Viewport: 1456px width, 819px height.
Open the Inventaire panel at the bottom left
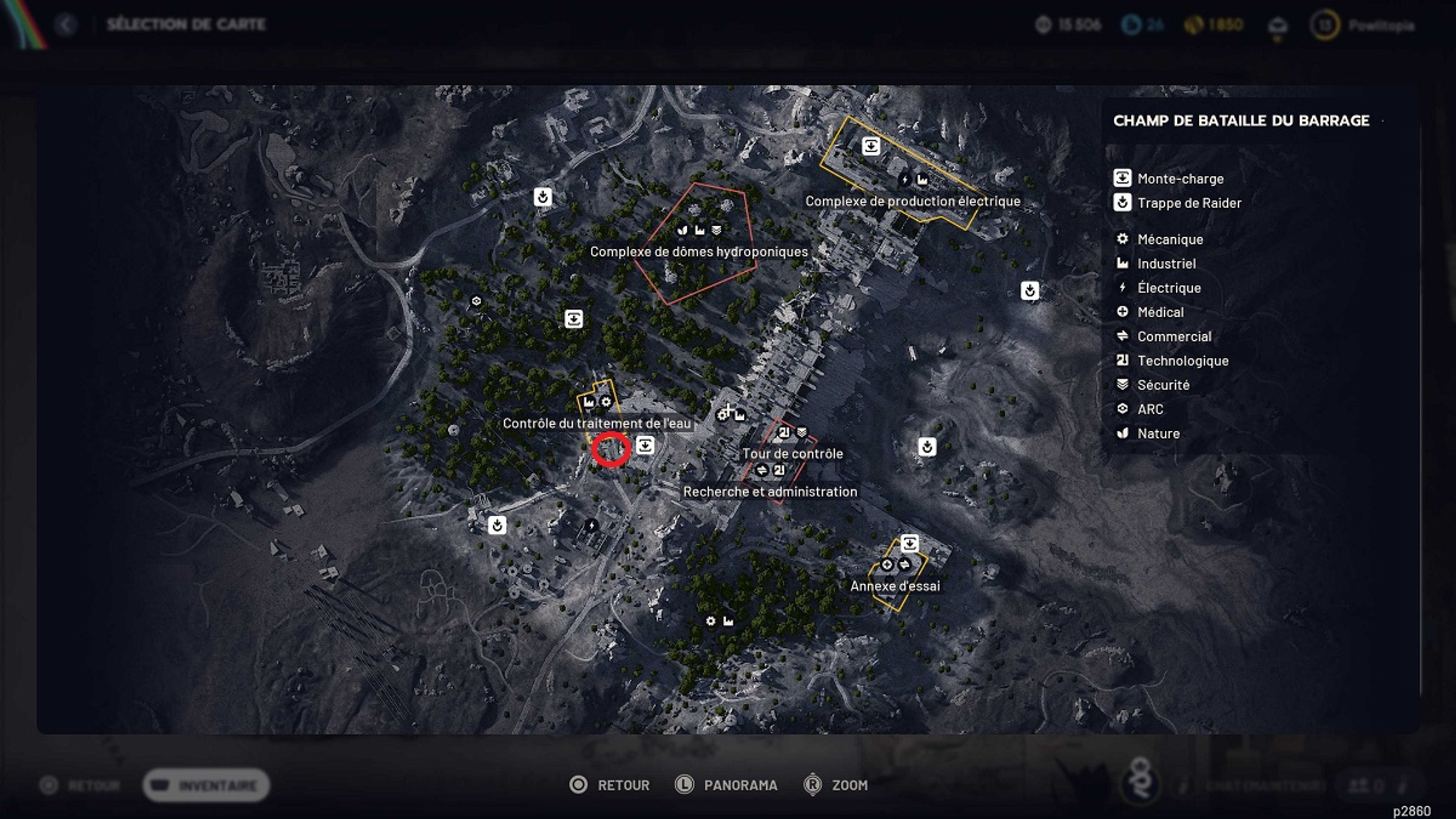(206, 784)
